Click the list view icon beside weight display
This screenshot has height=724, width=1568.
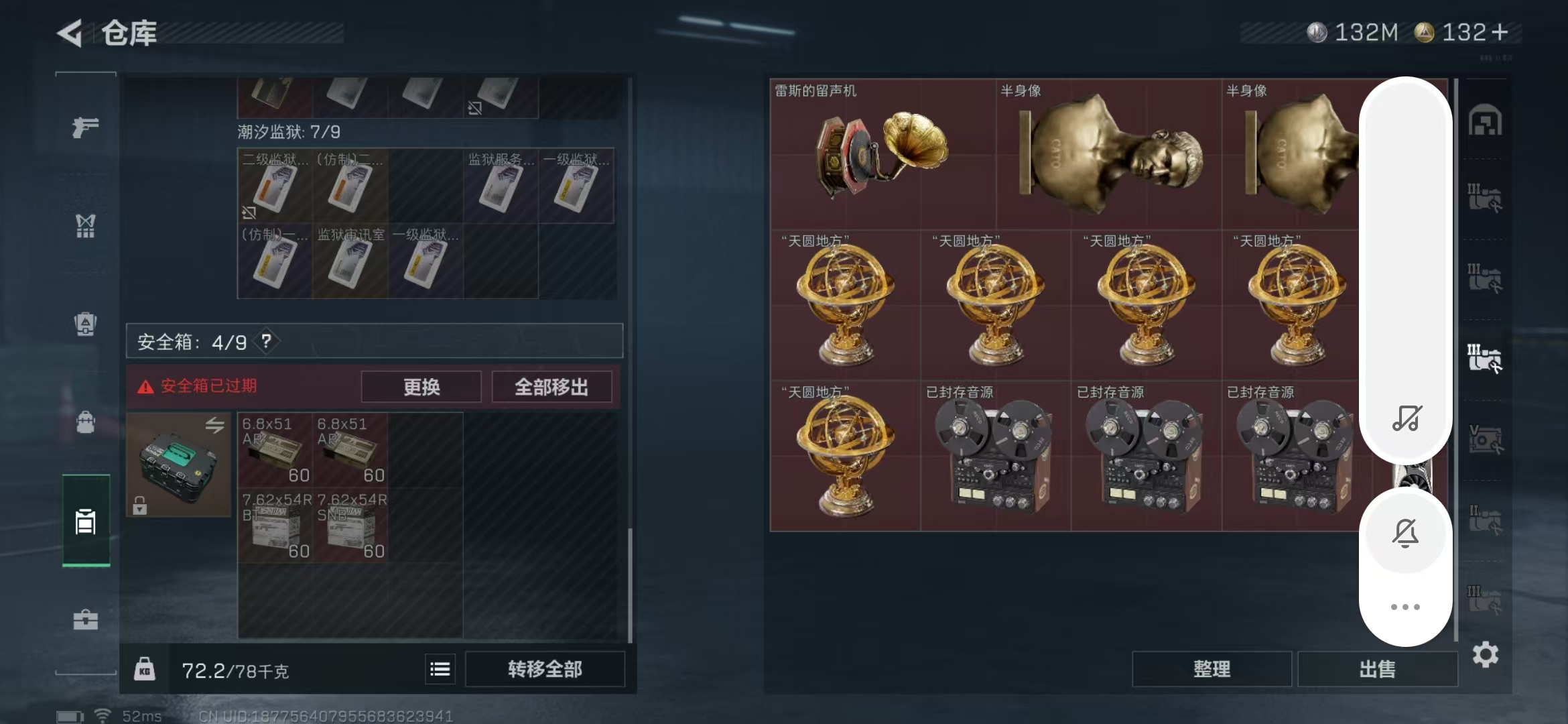[440, 668]
